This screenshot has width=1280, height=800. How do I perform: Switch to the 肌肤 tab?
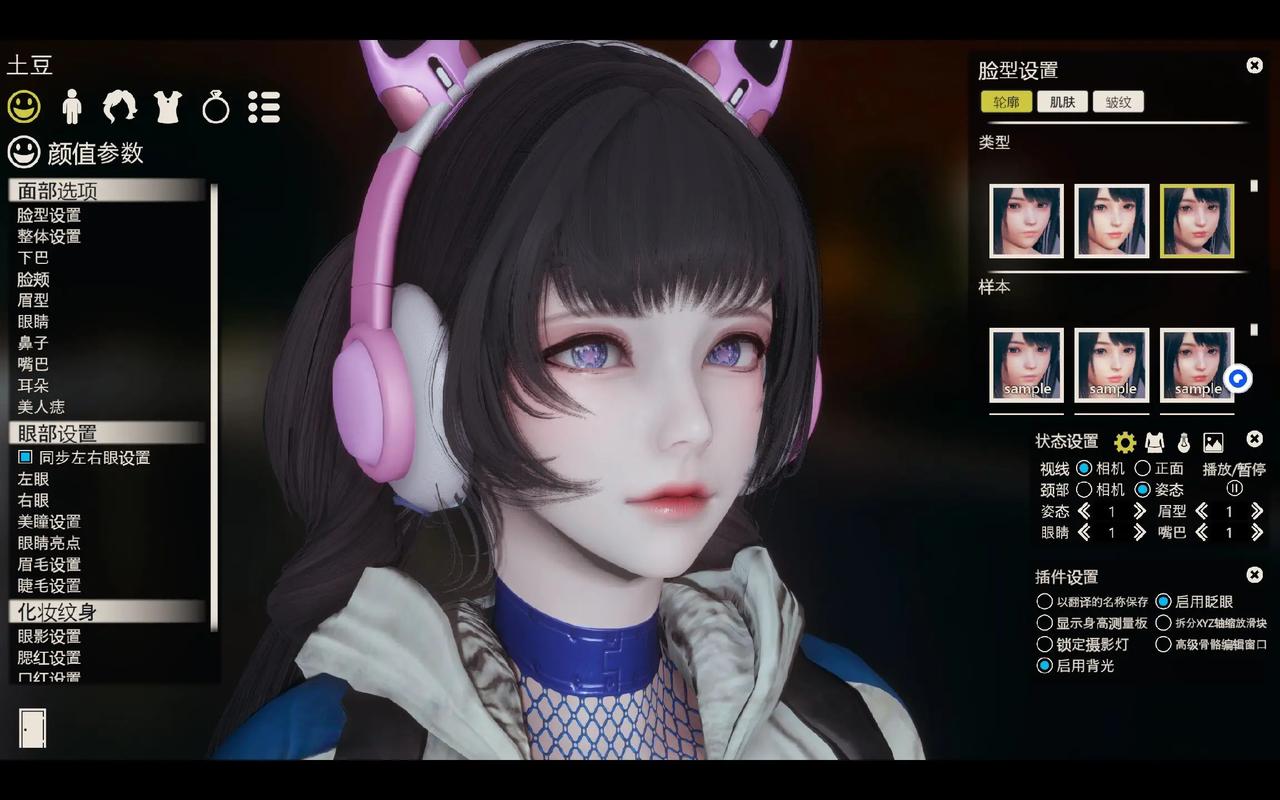[x=1061, y=101]
